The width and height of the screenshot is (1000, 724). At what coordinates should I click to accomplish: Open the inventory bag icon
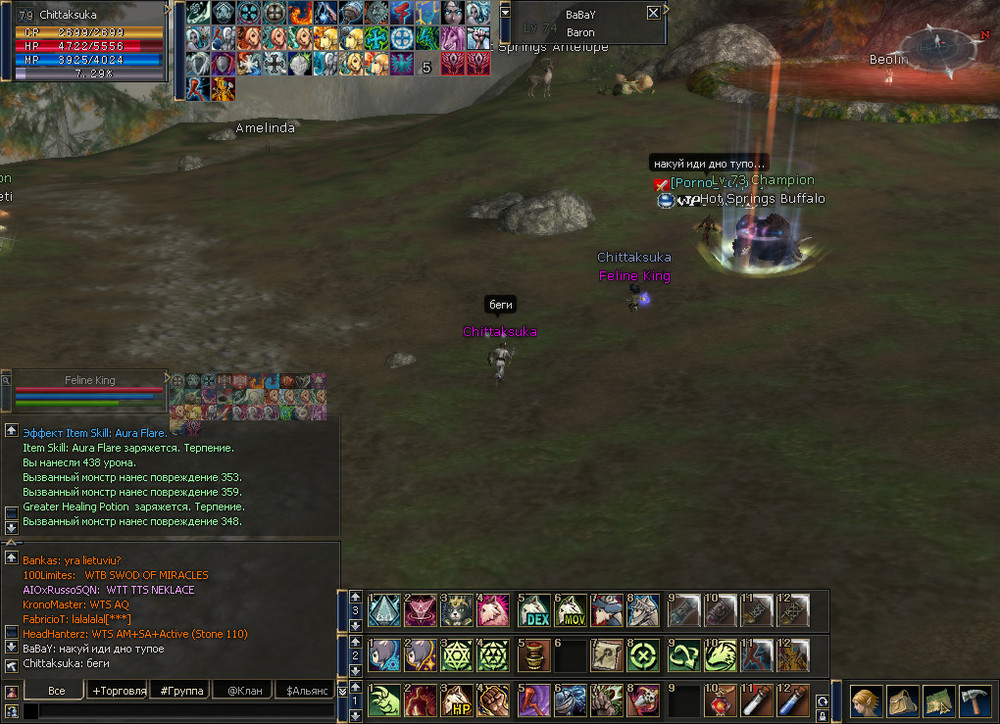click(903, 699)
